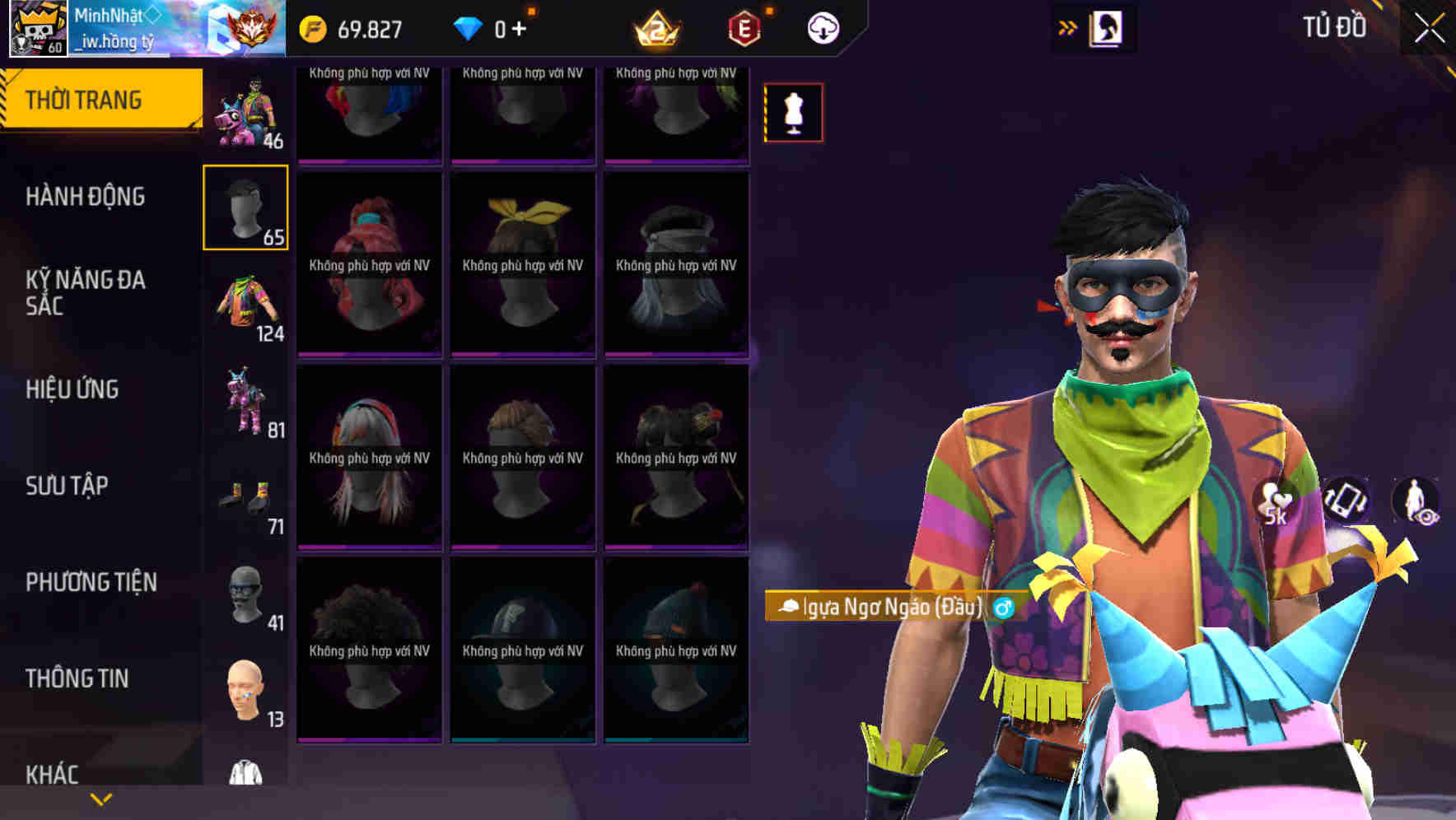Click the double-arrow chevron near top right
Screen dimensions: 1456x820
[1068, 27]
